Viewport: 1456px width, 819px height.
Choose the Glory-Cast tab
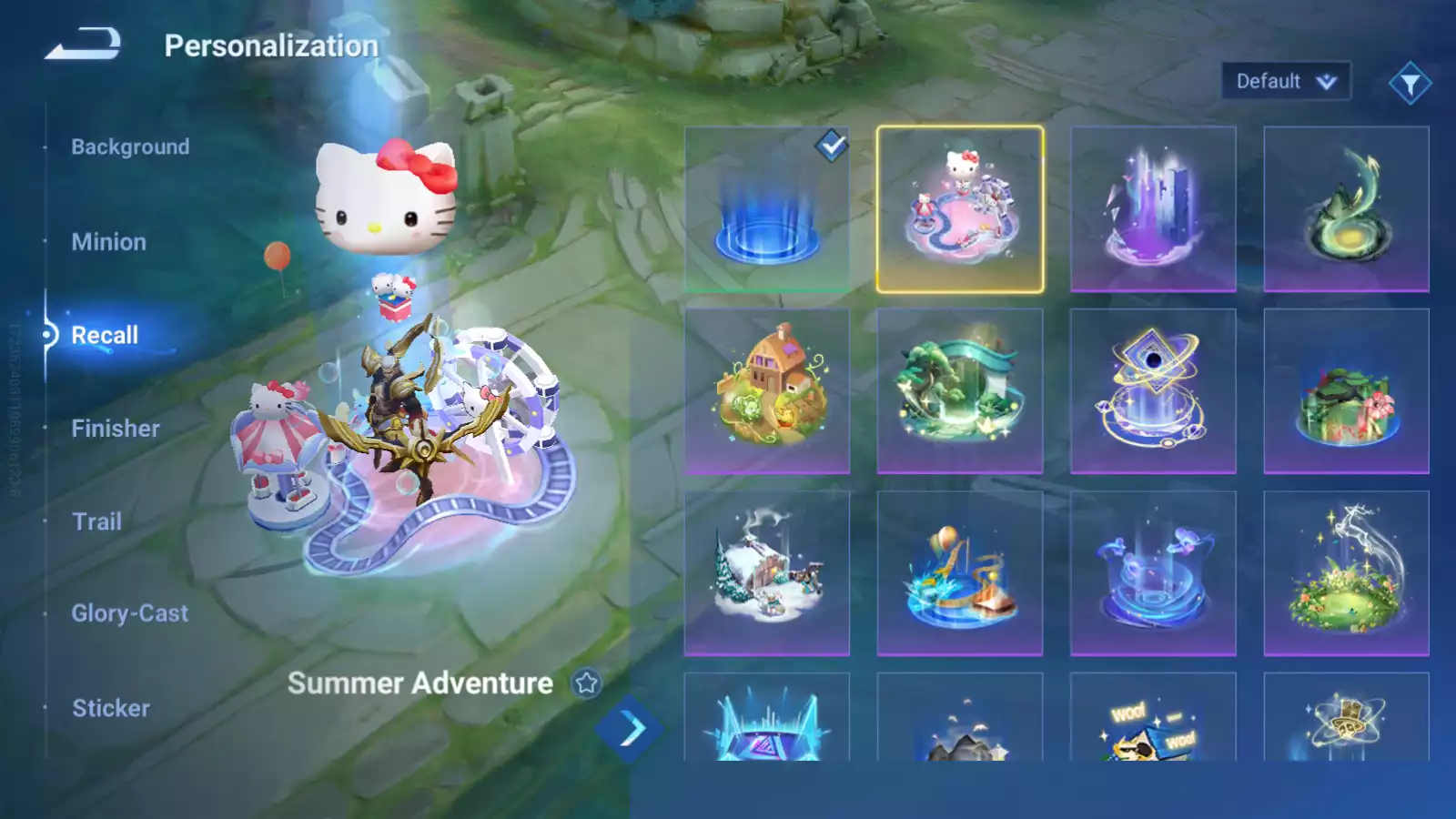point(130,613)
